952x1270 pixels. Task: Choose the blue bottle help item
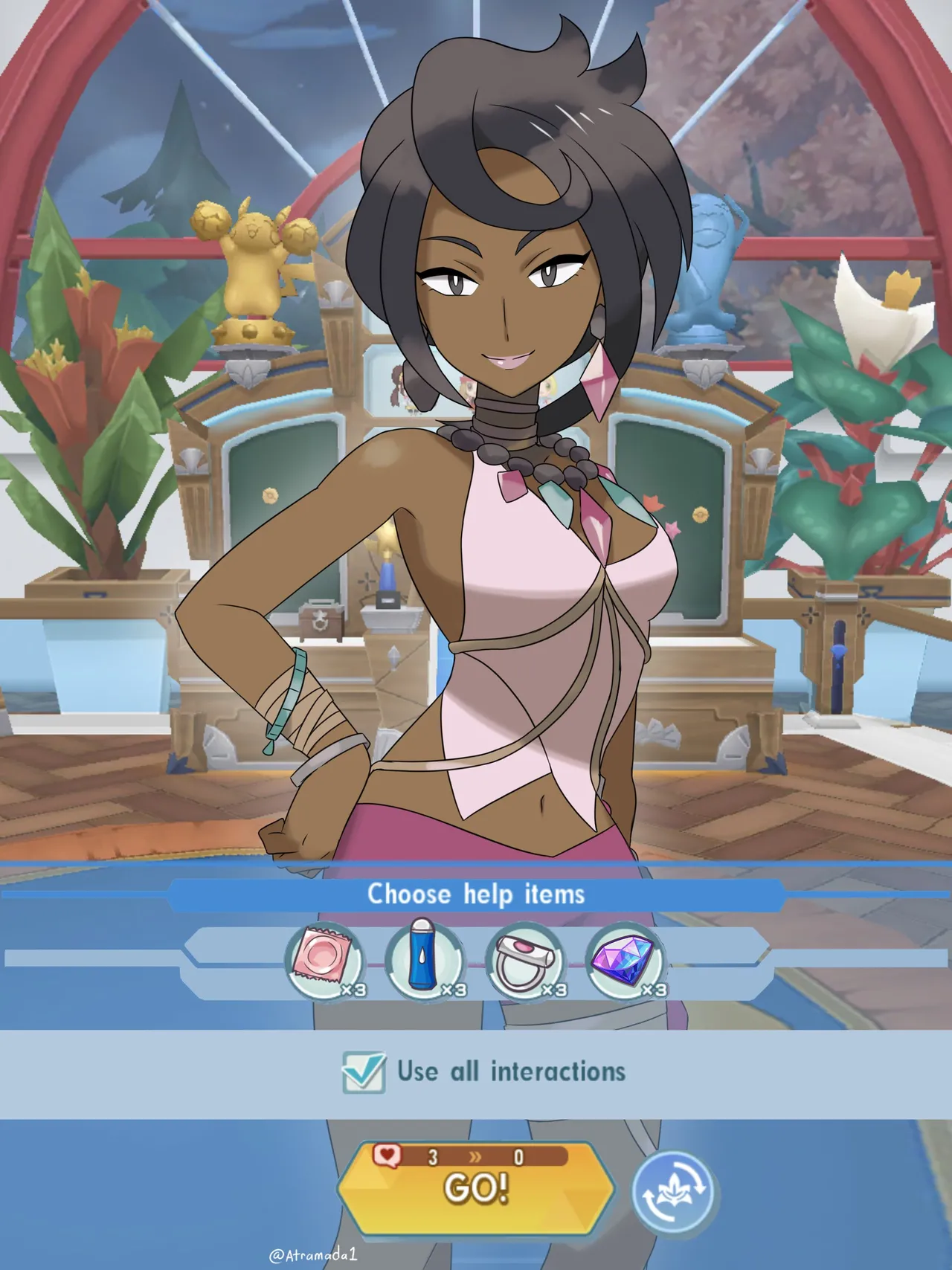424,961
